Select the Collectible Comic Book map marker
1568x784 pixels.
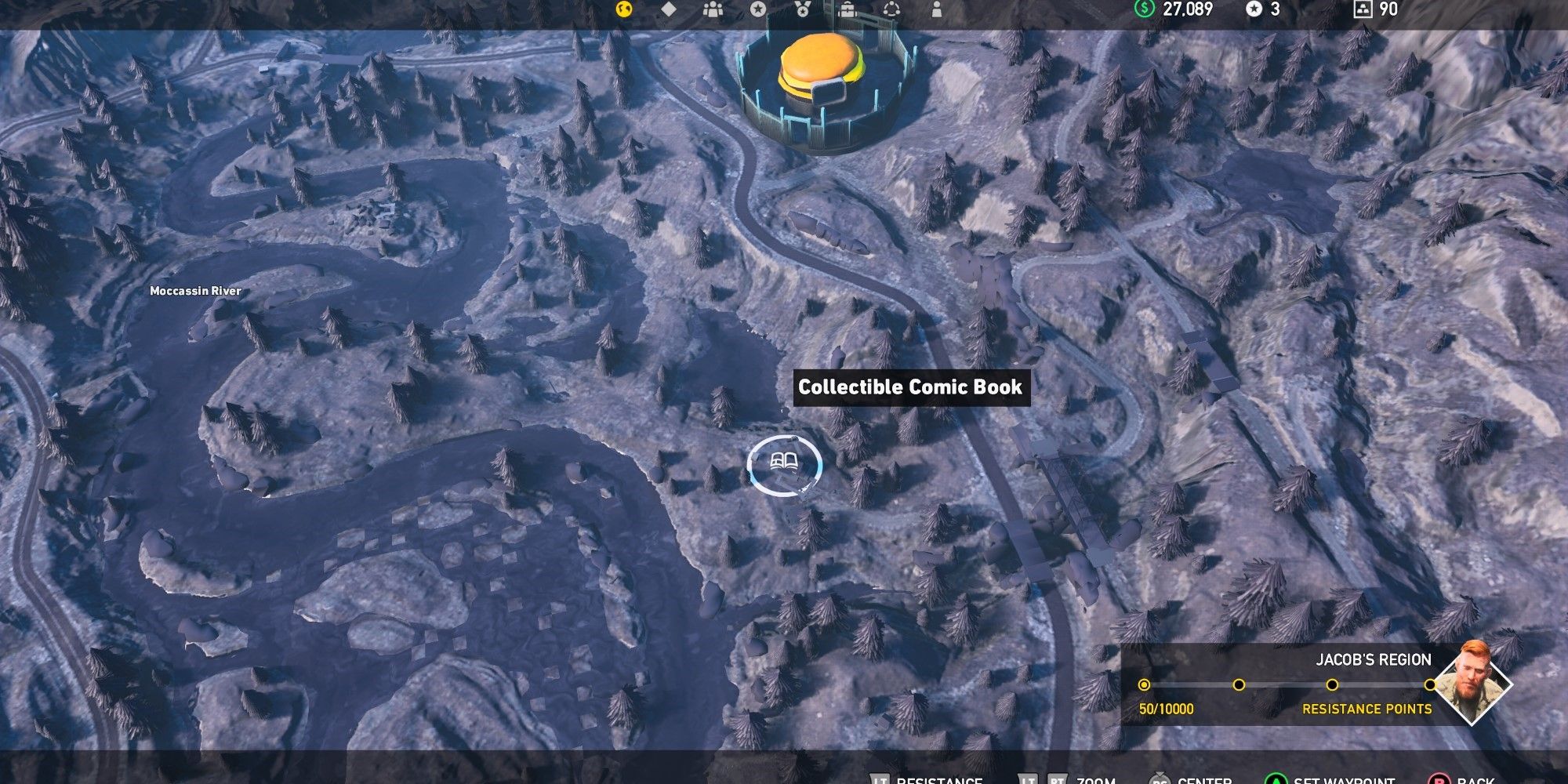pyautogui.click(x=786, y=464)
